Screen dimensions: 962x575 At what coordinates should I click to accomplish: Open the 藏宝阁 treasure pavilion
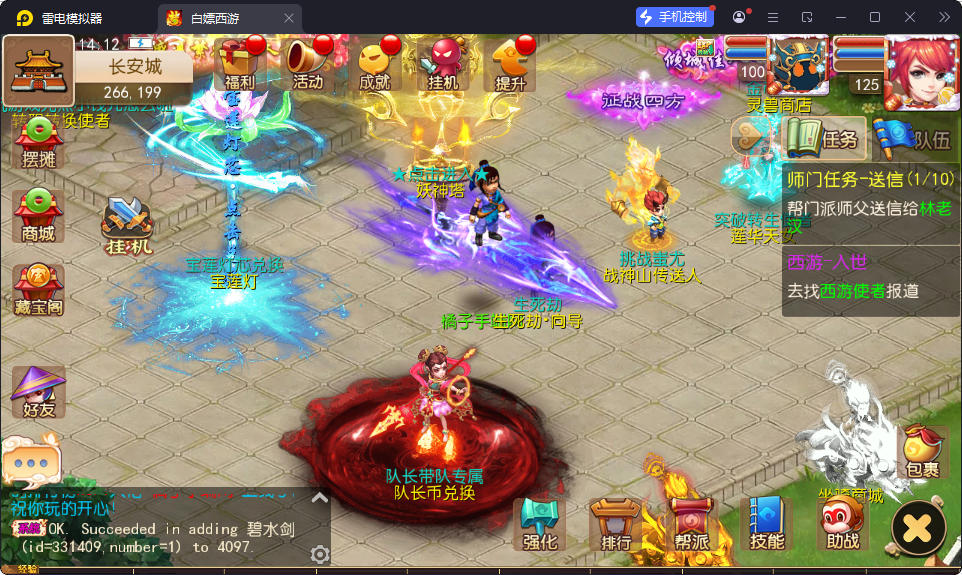click(x=38, y=289)
